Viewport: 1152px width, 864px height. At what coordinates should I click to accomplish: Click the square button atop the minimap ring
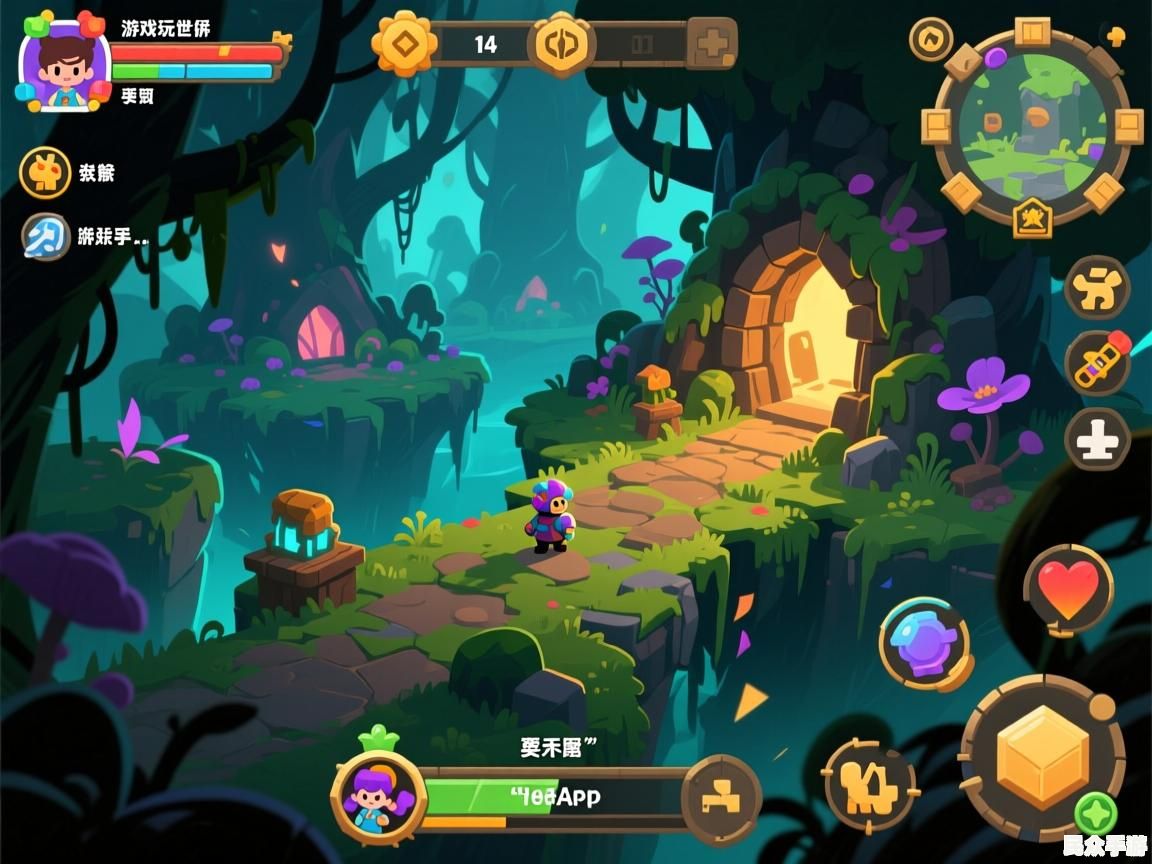1032,32
